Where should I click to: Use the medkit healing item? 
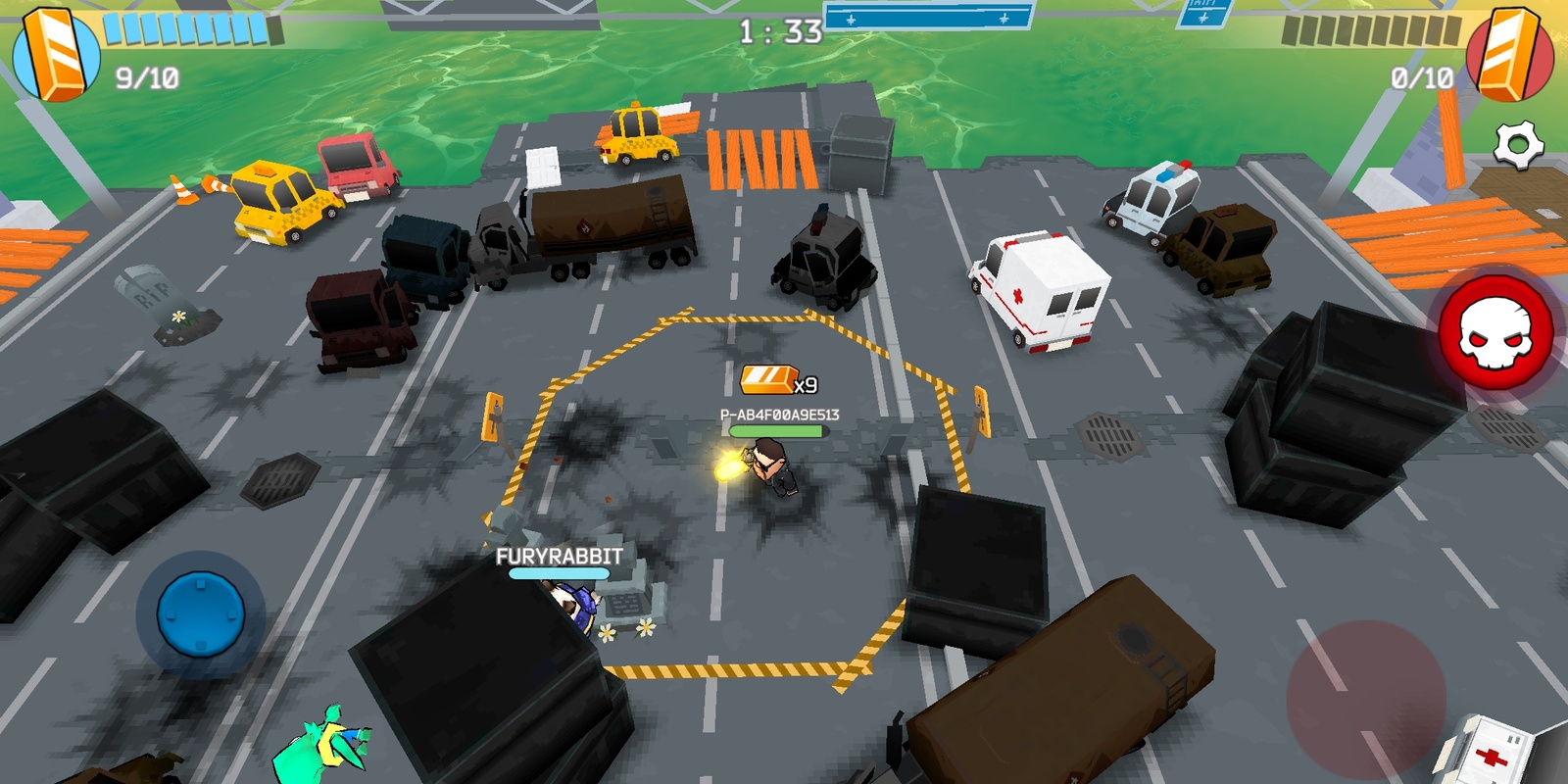click(1492, 752)
